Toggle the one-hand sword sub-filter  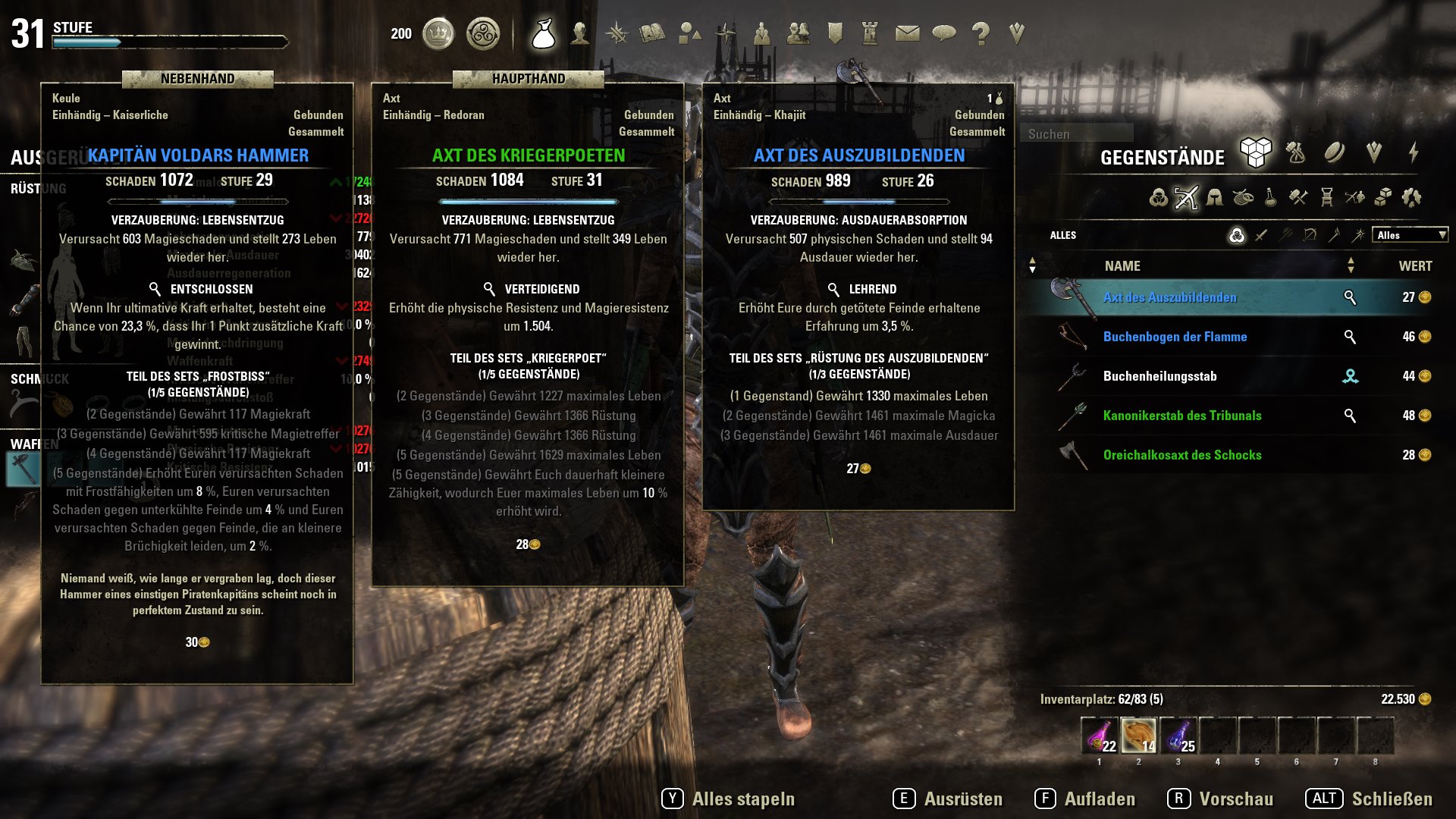[1260, 236]
